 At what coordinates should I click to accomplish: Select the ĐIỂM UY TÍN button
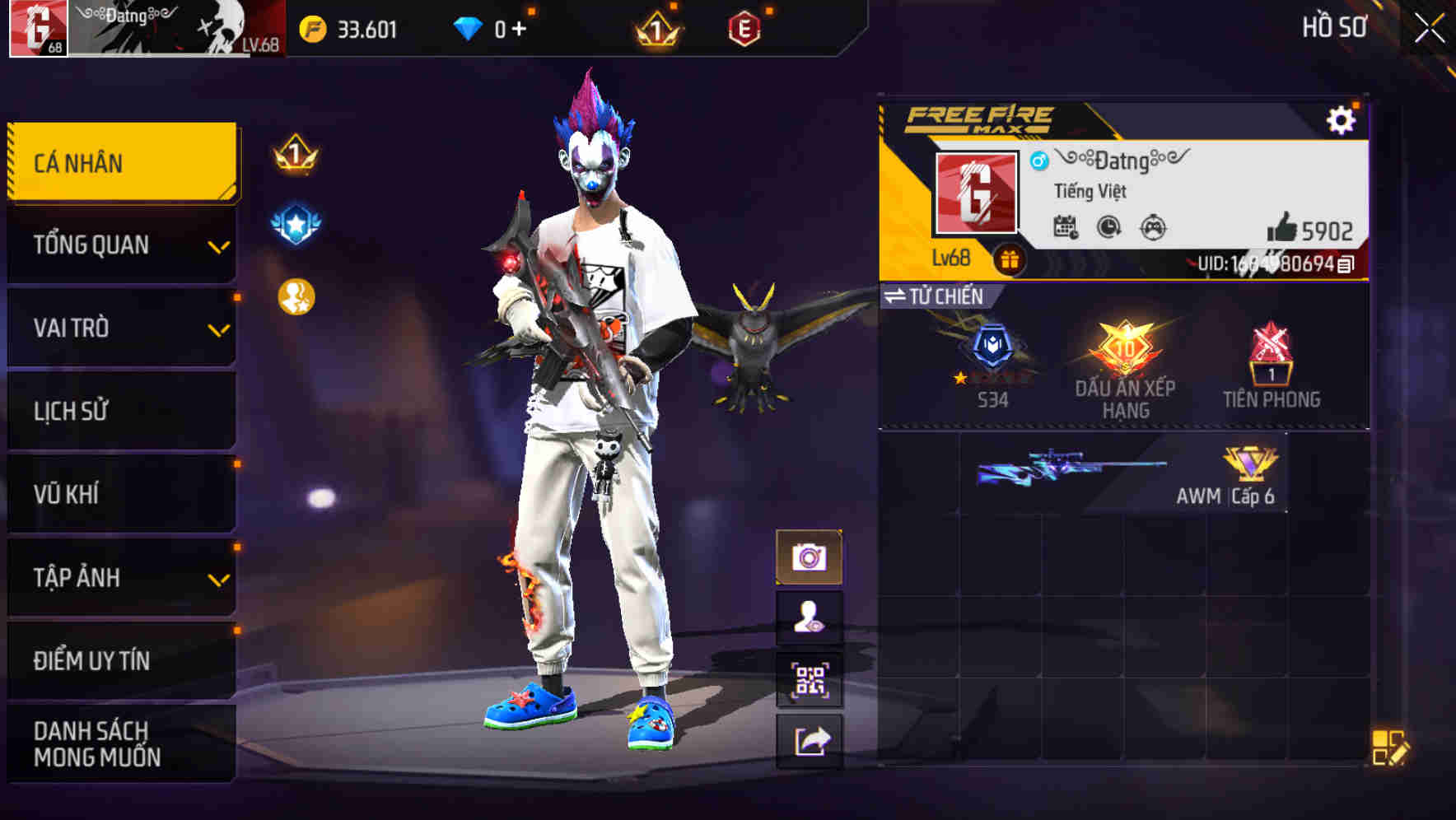(x=120, y=659)
